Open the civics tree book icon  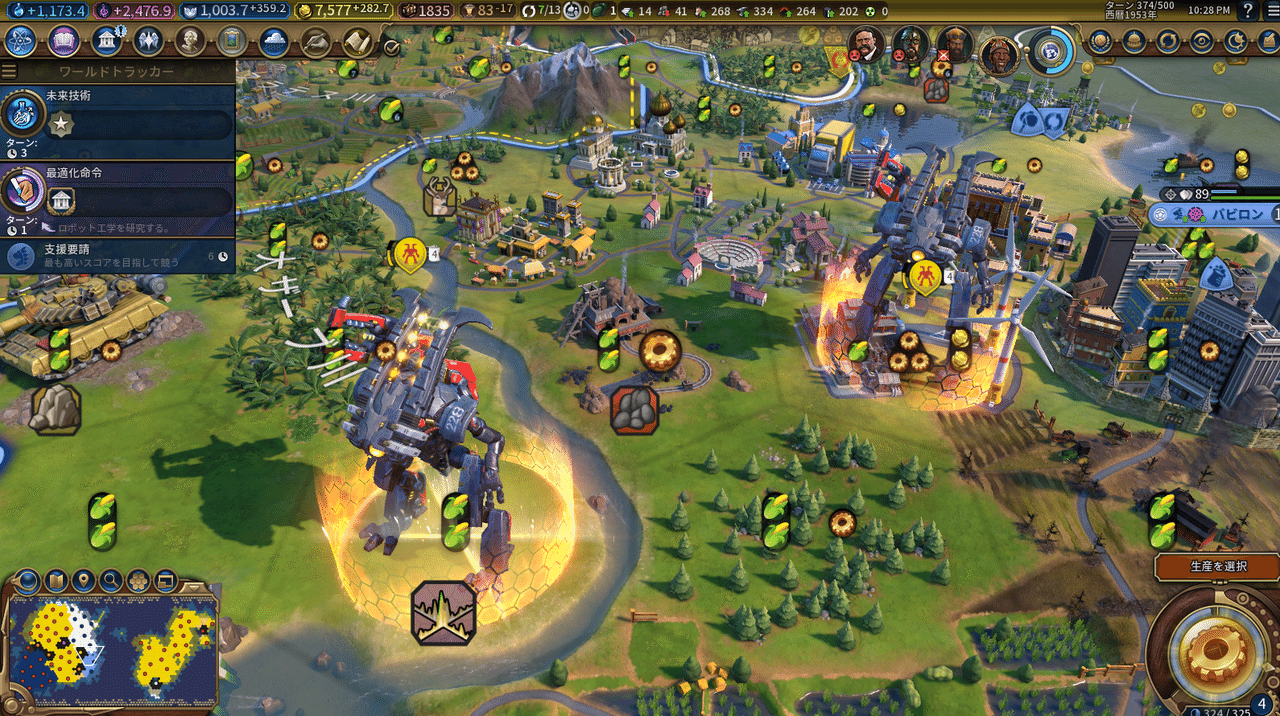pos(64,41)
